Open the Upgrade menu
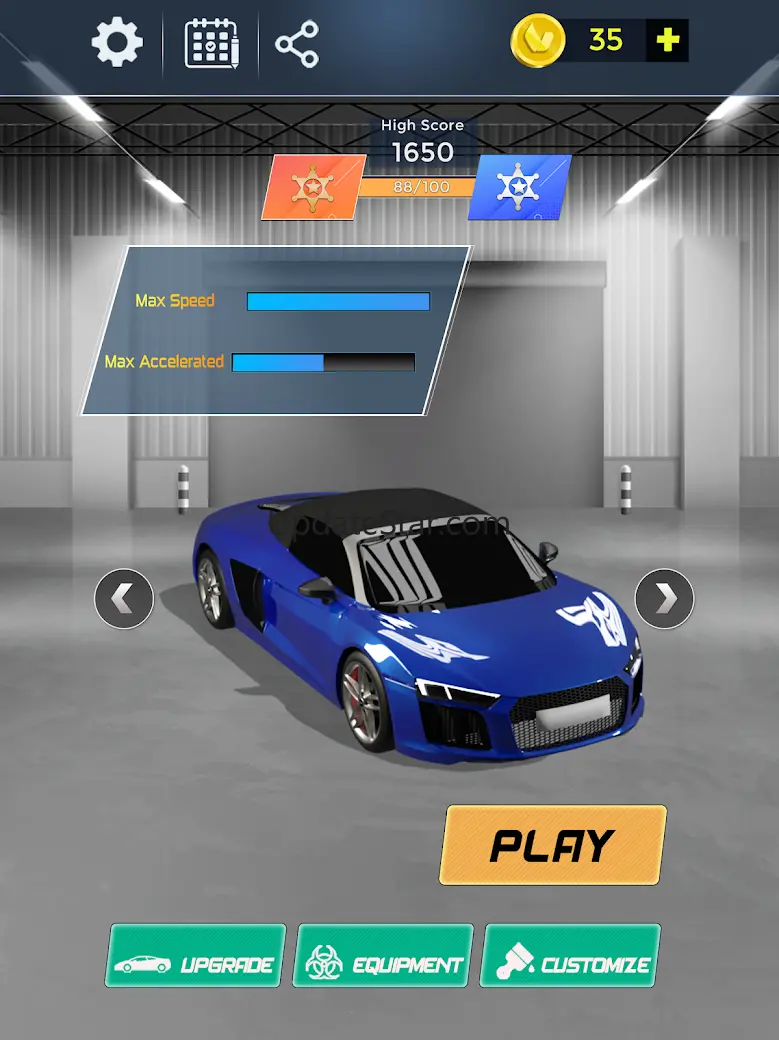This screenshot has width=779, height=1040. click(x=196, y=955)
